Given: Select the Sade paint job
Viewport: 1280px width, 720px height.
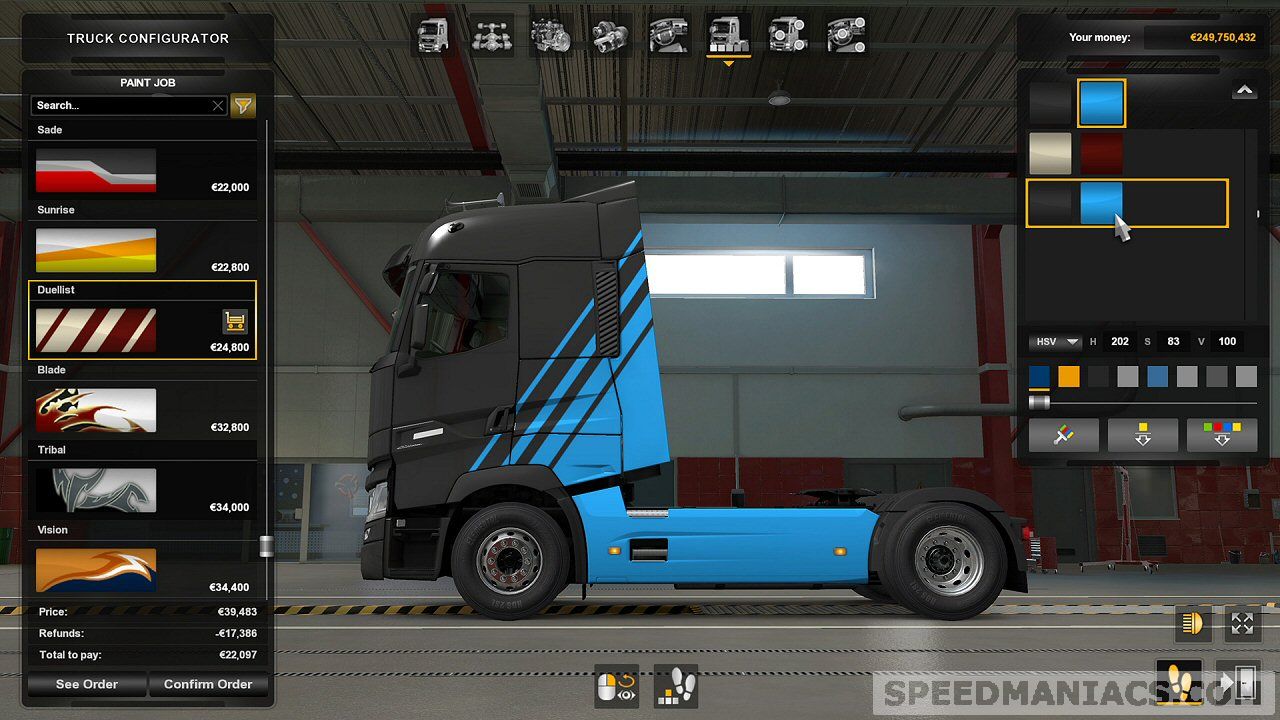Looking at the screenshot, I should (x=96, y=170).
